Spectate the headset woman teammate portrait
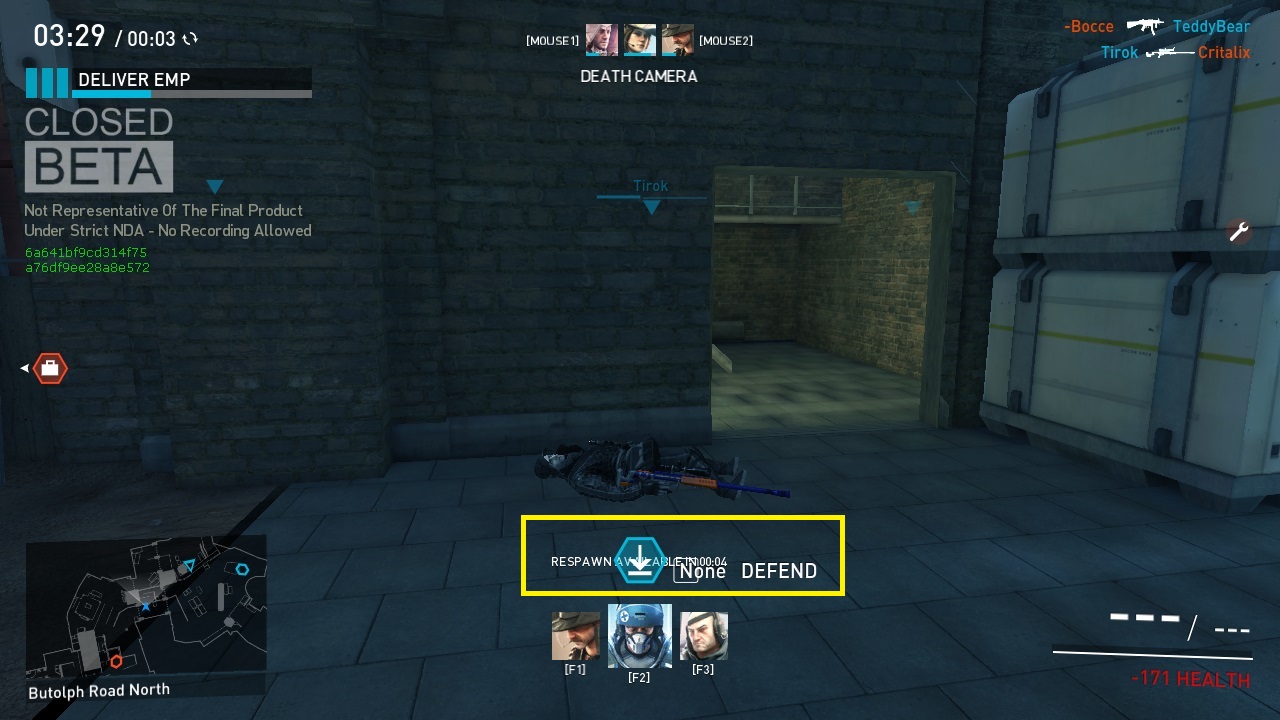 [x=639, y=40]
